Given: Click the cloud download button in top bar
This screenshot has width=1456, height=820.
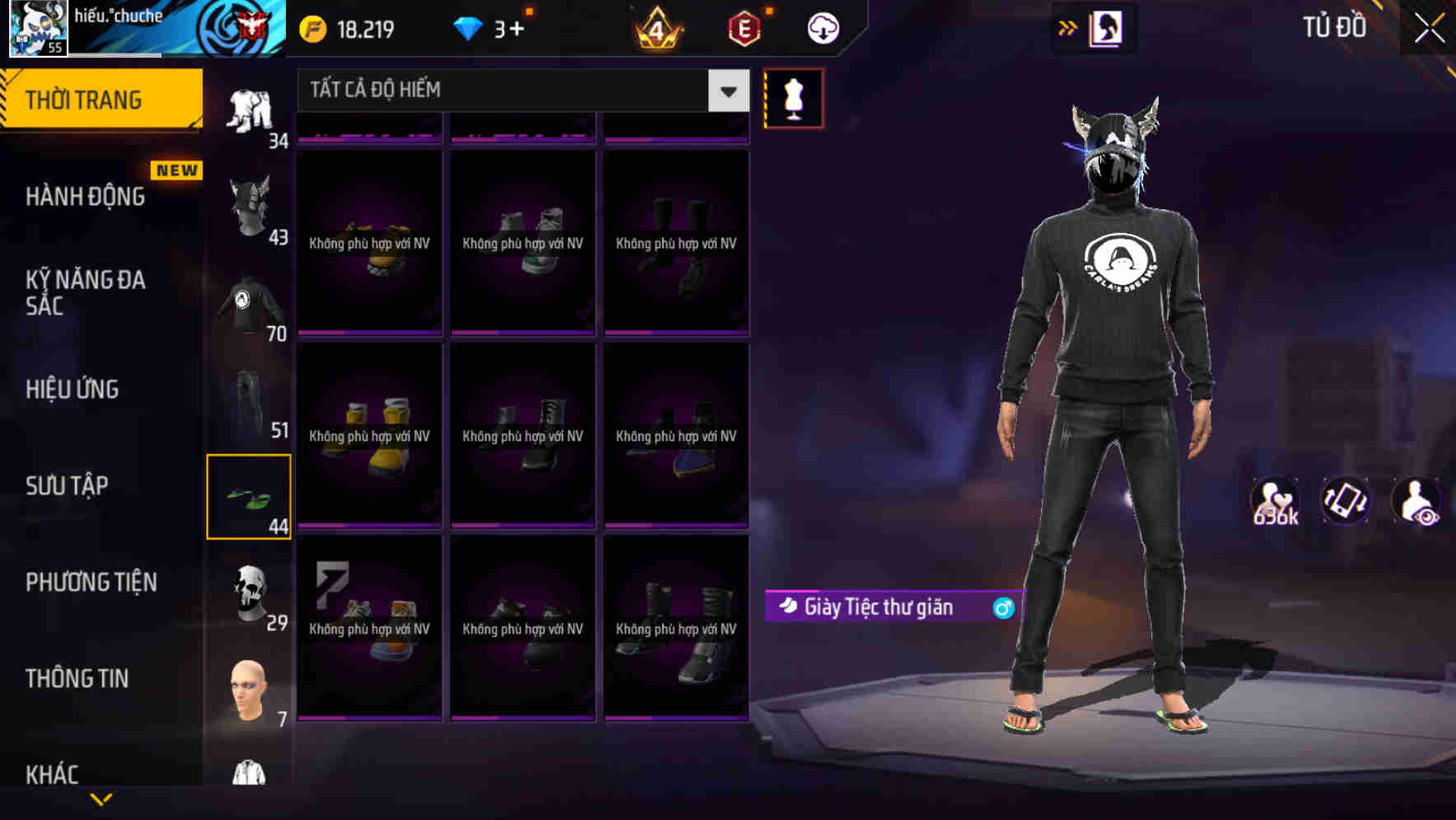Looking at the screenshot, I should (x=821, y=27).
